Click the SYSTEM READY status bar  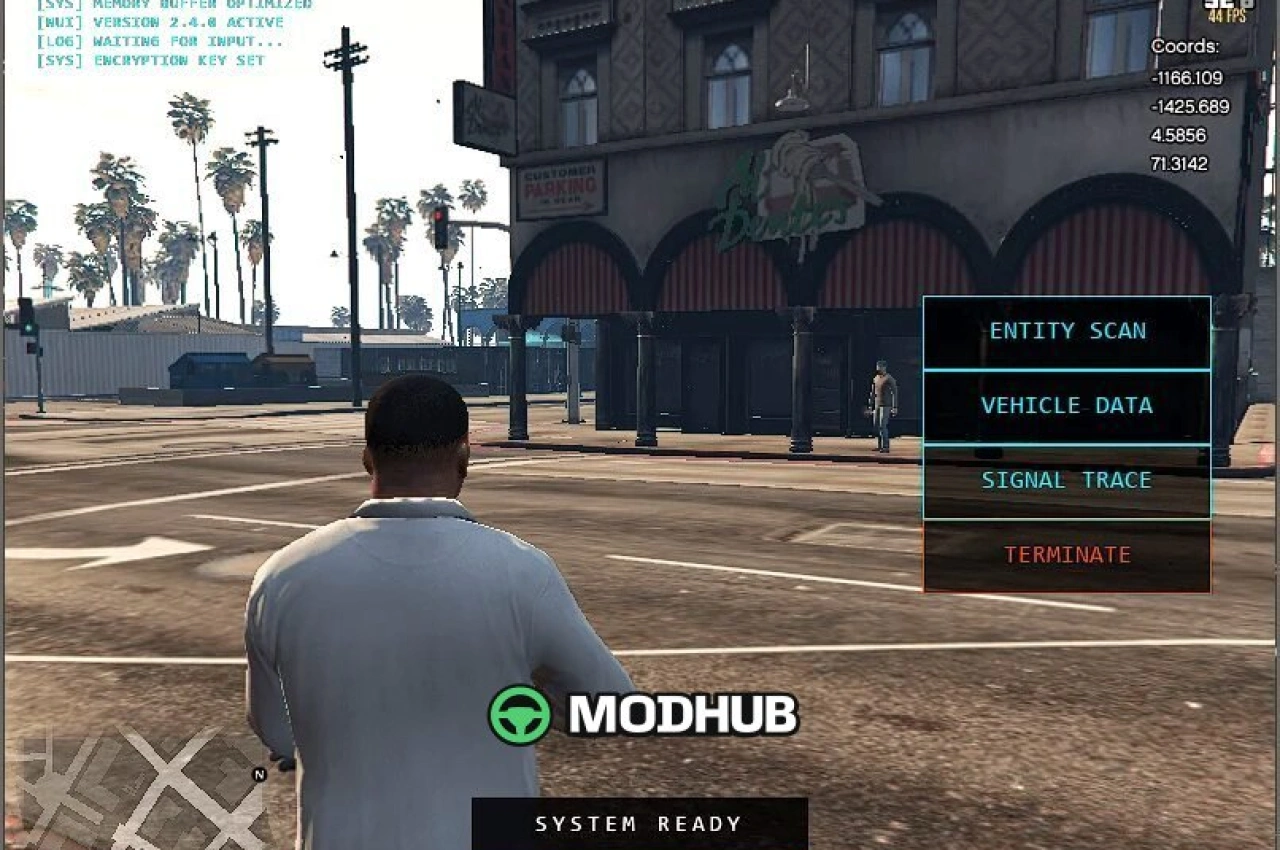click(x=639, y=824)
